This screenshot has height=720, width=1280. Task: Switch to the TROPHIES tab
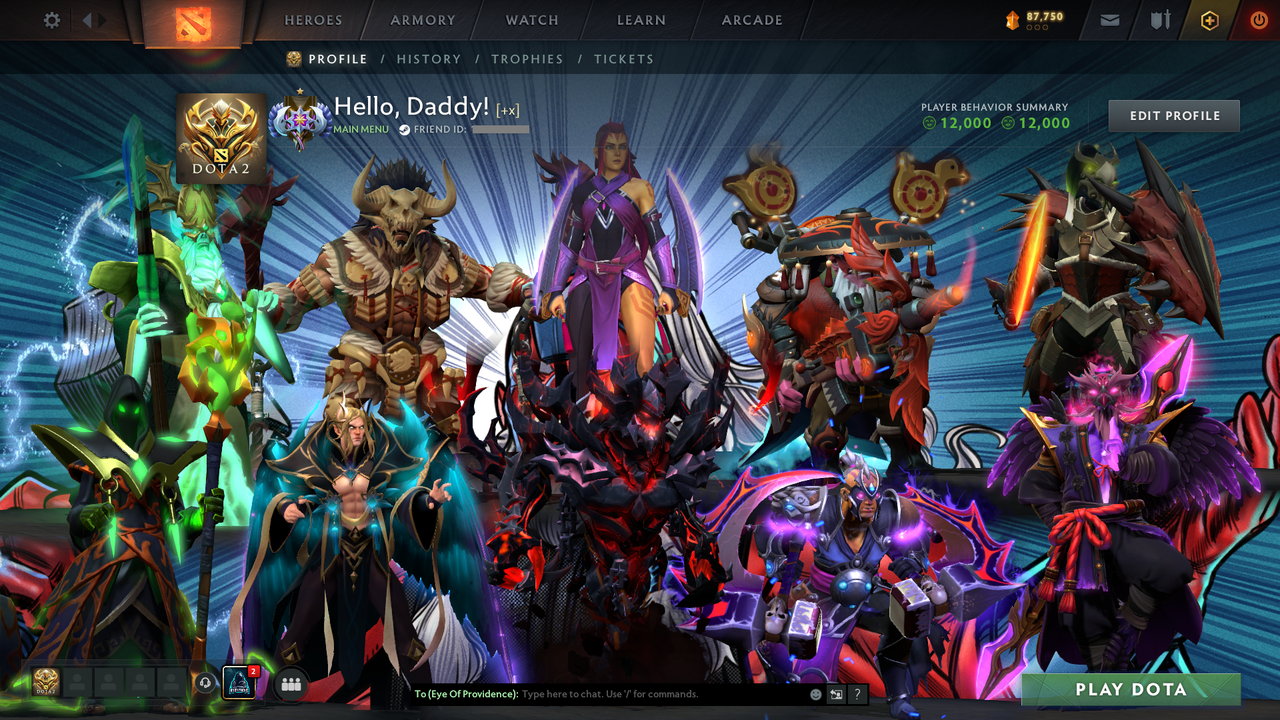pos(528,59)
